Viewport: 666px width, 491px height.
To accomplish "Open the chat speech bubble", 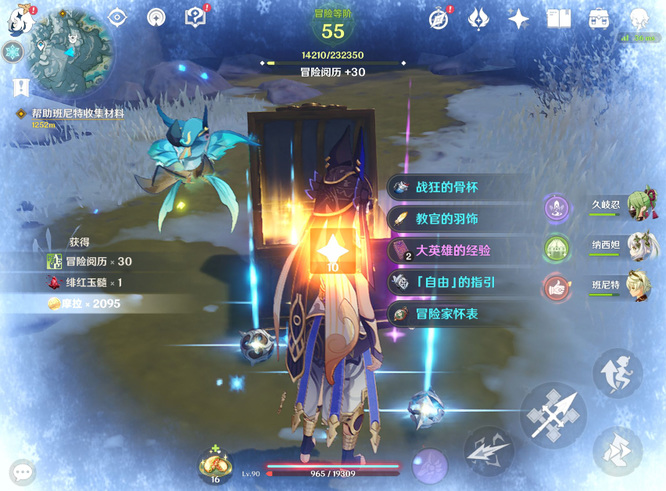I will 22,472.
